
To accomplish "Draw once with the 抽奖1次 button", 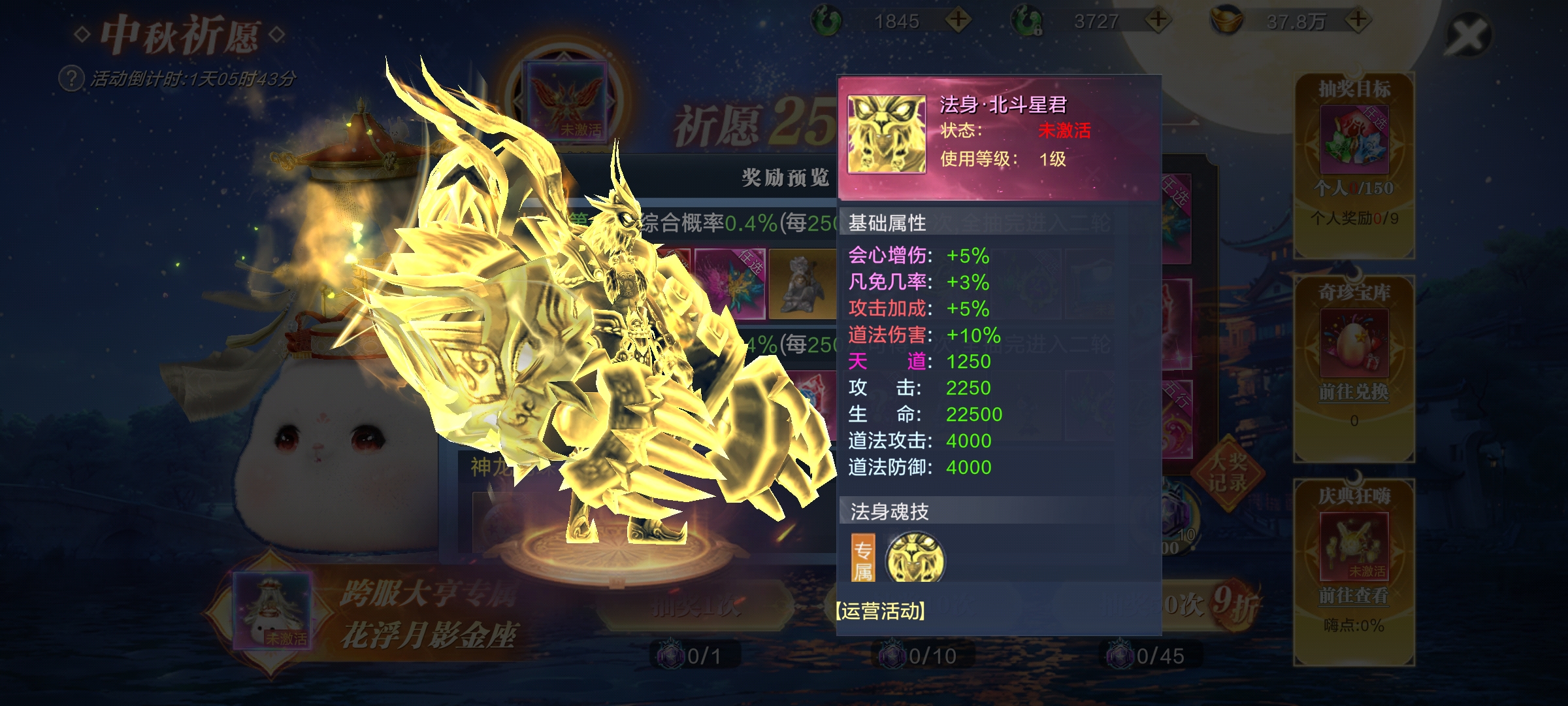I will point(696,607).
